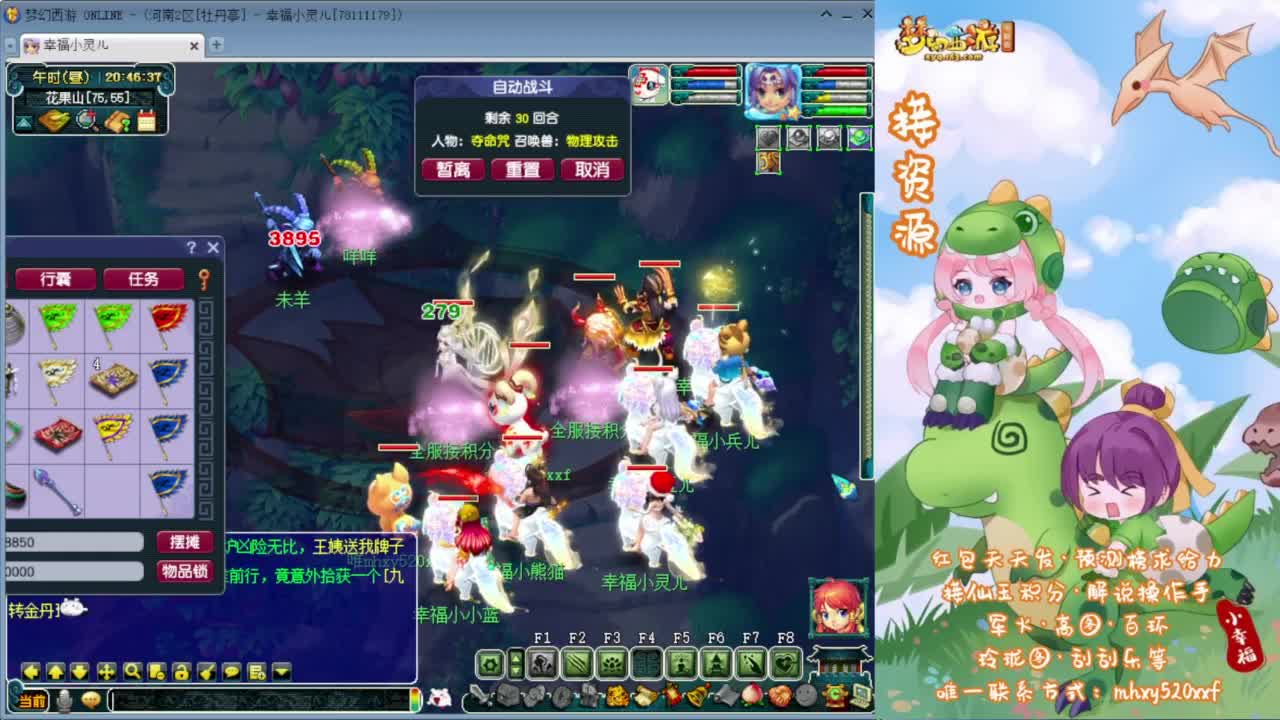Select the 幸福小灵儿 tab at window top
This screenshot has width=1280, height=720.
tap(75, 45)
